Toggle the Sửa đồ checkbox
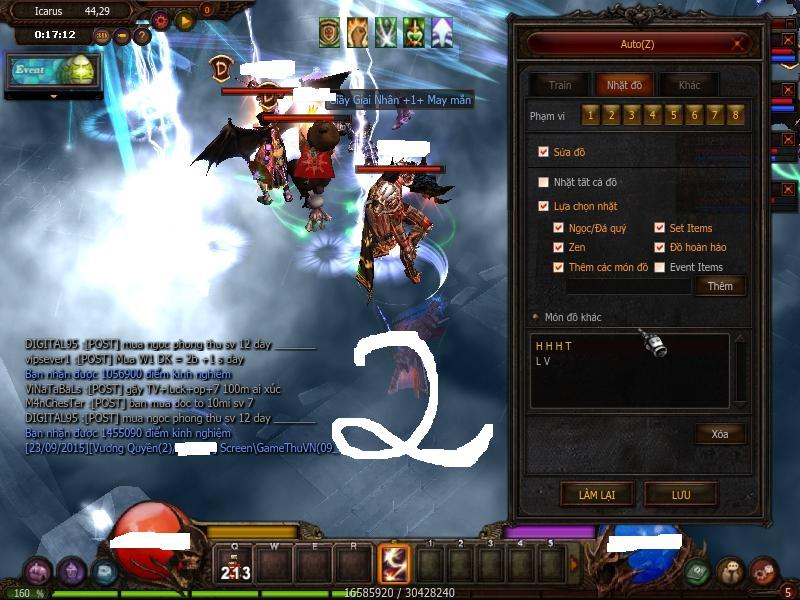This screenshot has width=800, height=600. coord(544,152)
